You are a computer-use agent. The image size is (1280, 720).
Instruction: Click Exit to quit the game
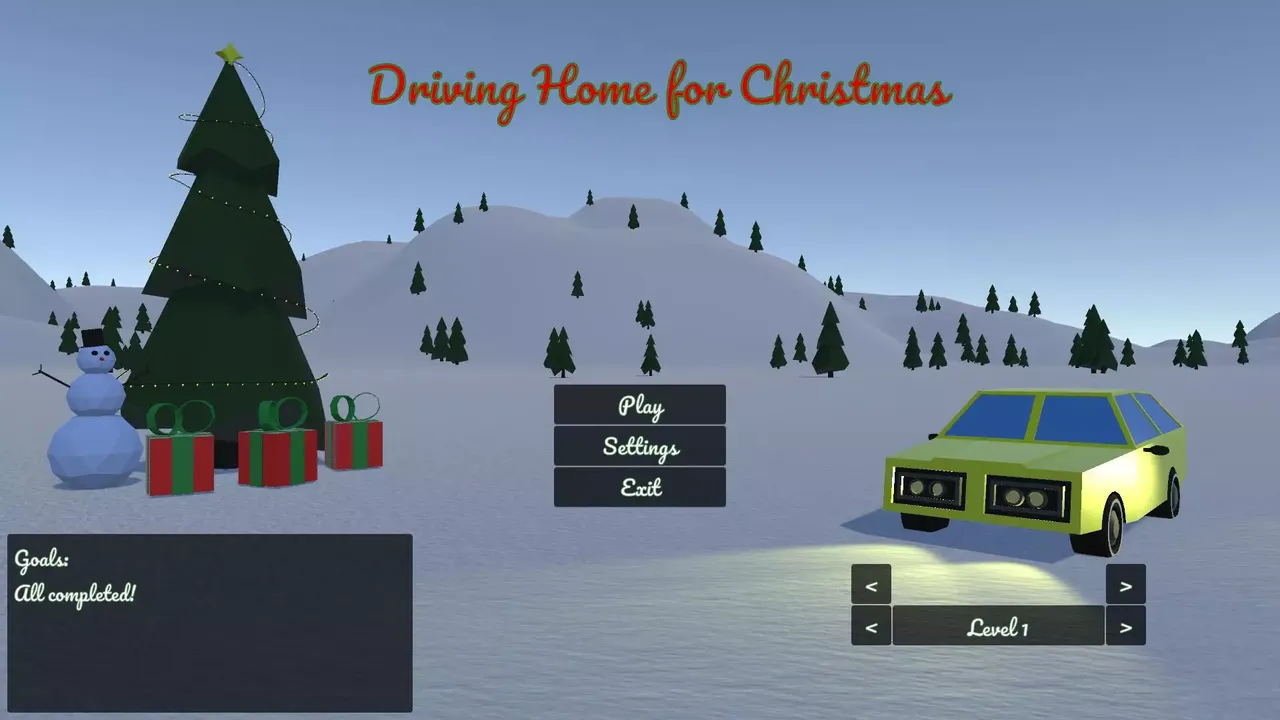tap(640, 487)
